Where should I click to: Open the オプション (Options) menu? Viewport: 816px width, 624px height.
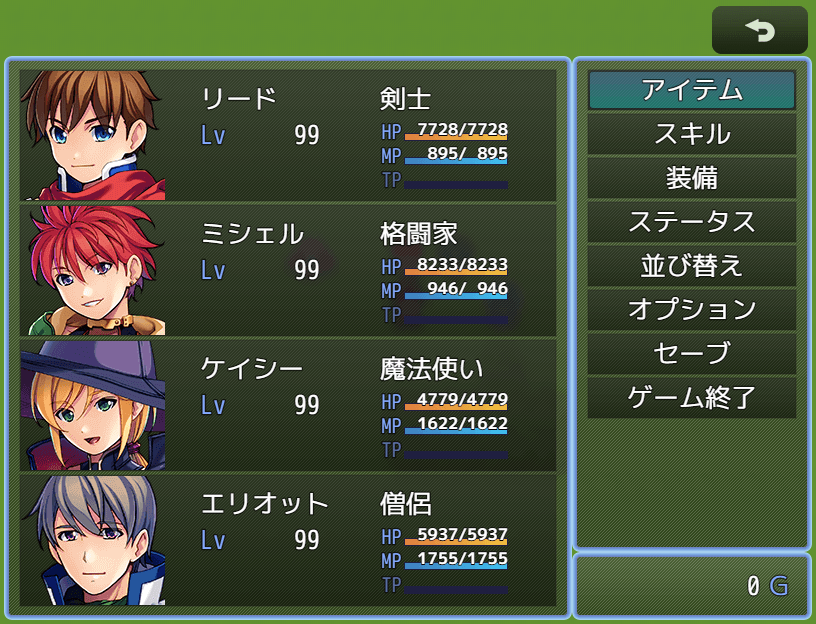[691, 310]
